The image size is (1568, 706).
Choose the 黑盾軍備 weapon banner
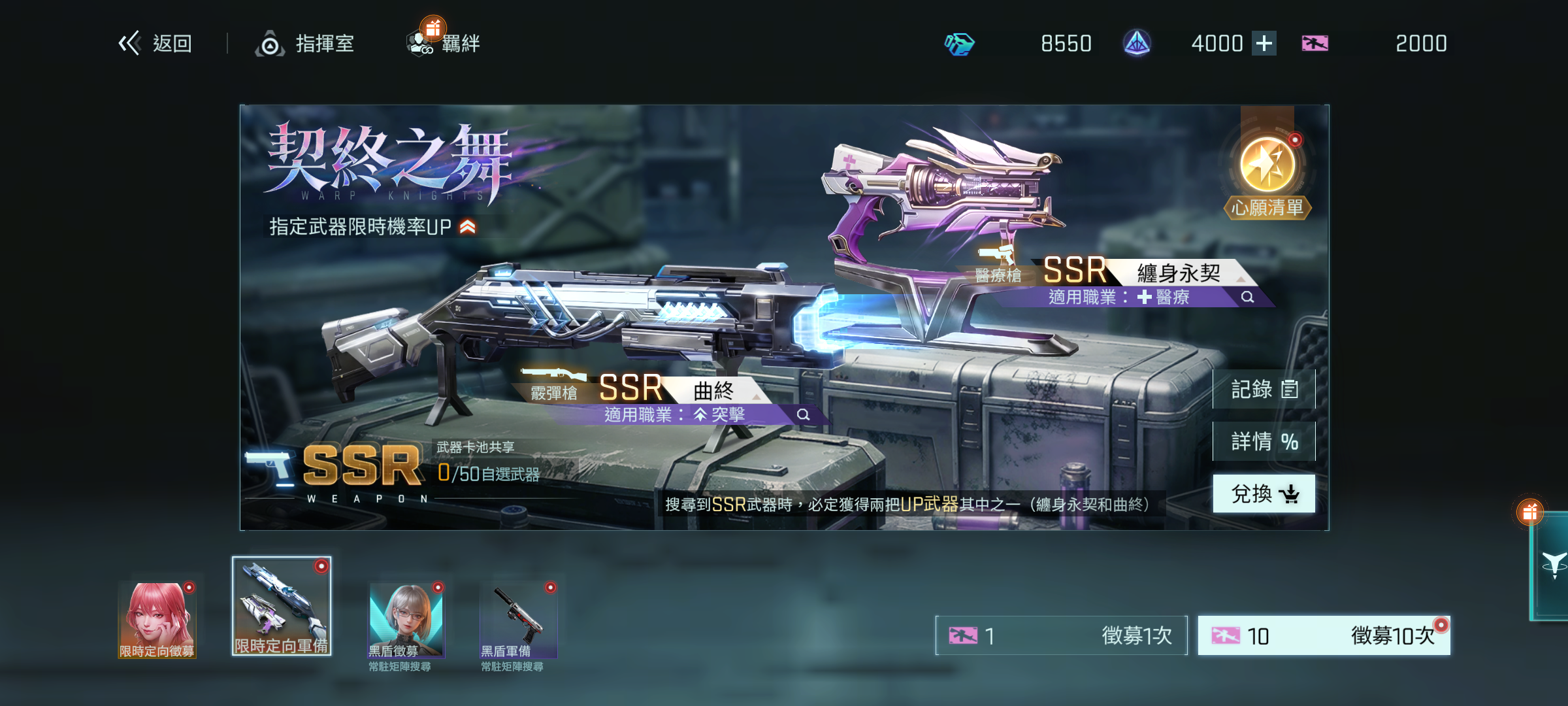pyautogui.click(x=518, y=621)
